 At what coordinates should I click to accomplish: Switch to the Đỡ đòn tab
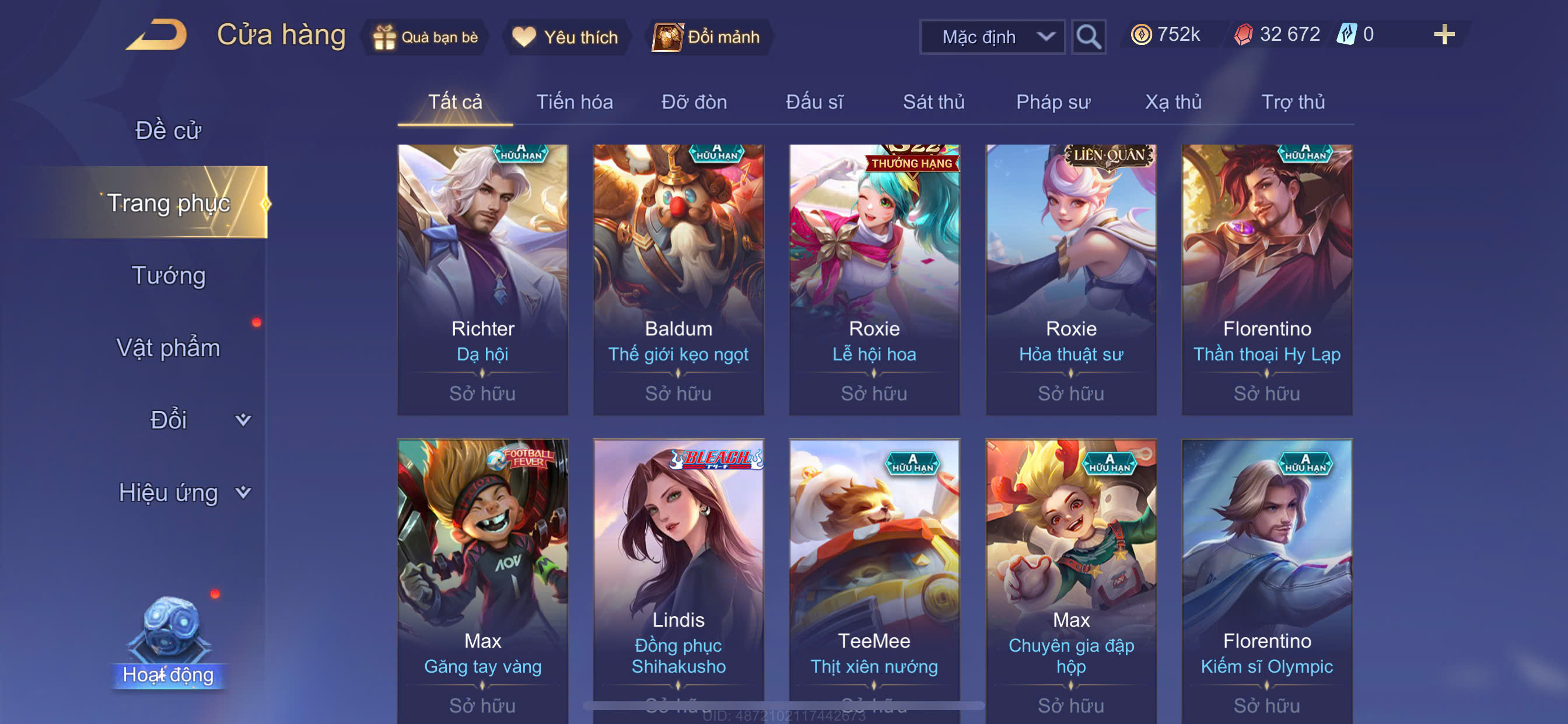pos(694,101)
